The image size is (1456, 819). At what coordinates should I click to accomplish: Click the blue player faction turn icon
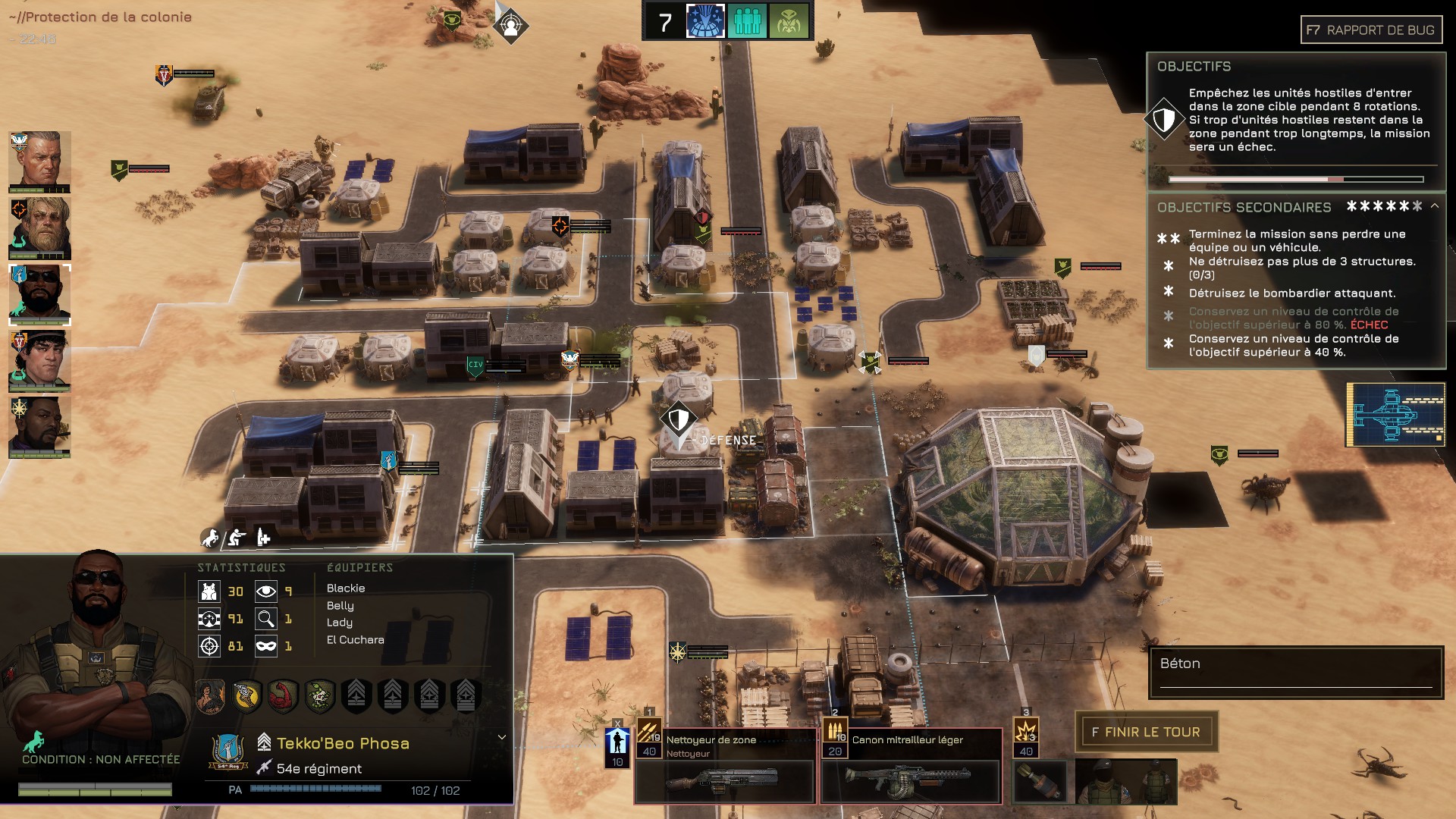pos(705,22)
